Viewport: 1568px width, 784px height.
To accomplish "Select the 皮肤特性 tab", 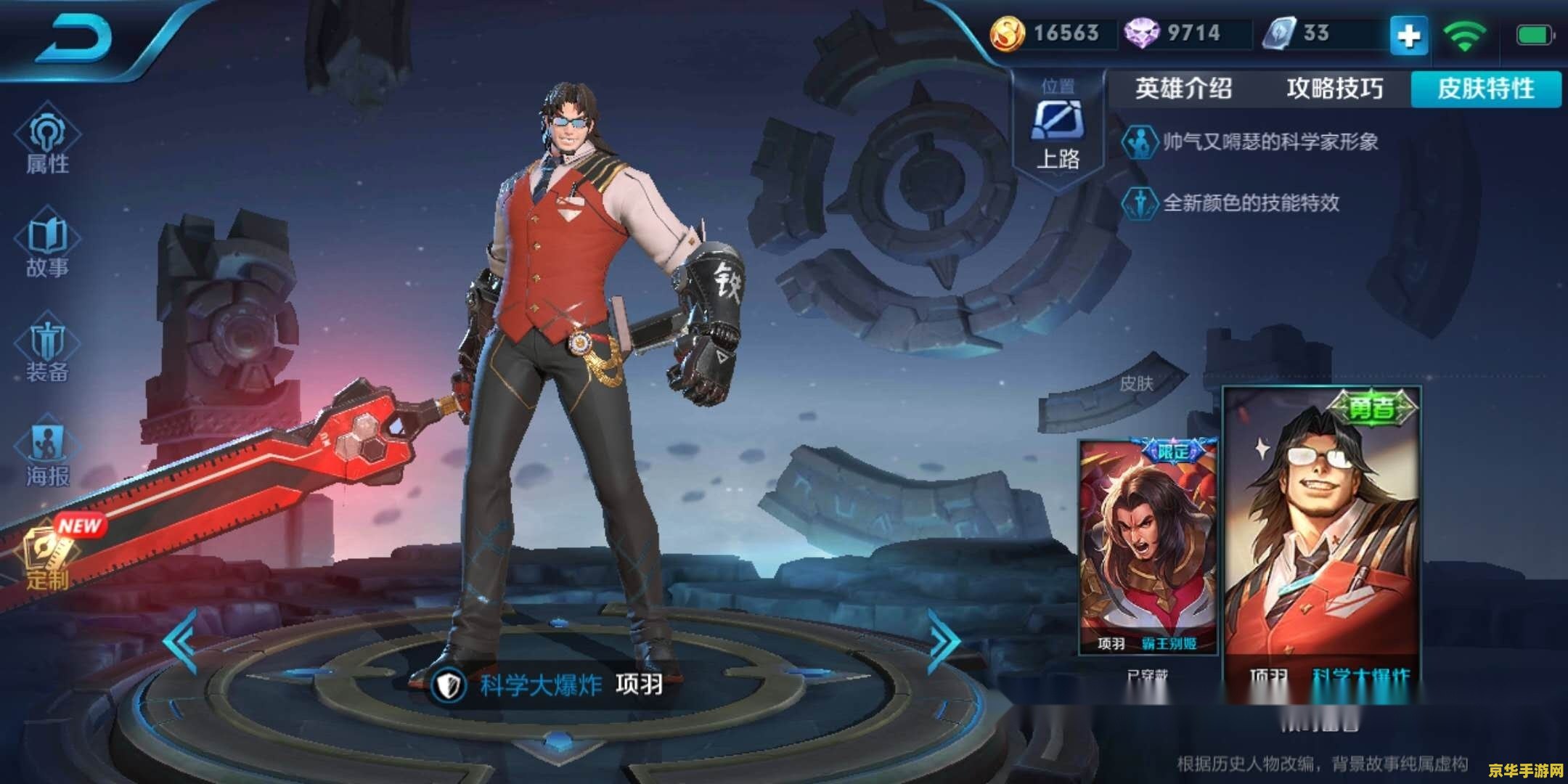I will (x=1485, y=89).
